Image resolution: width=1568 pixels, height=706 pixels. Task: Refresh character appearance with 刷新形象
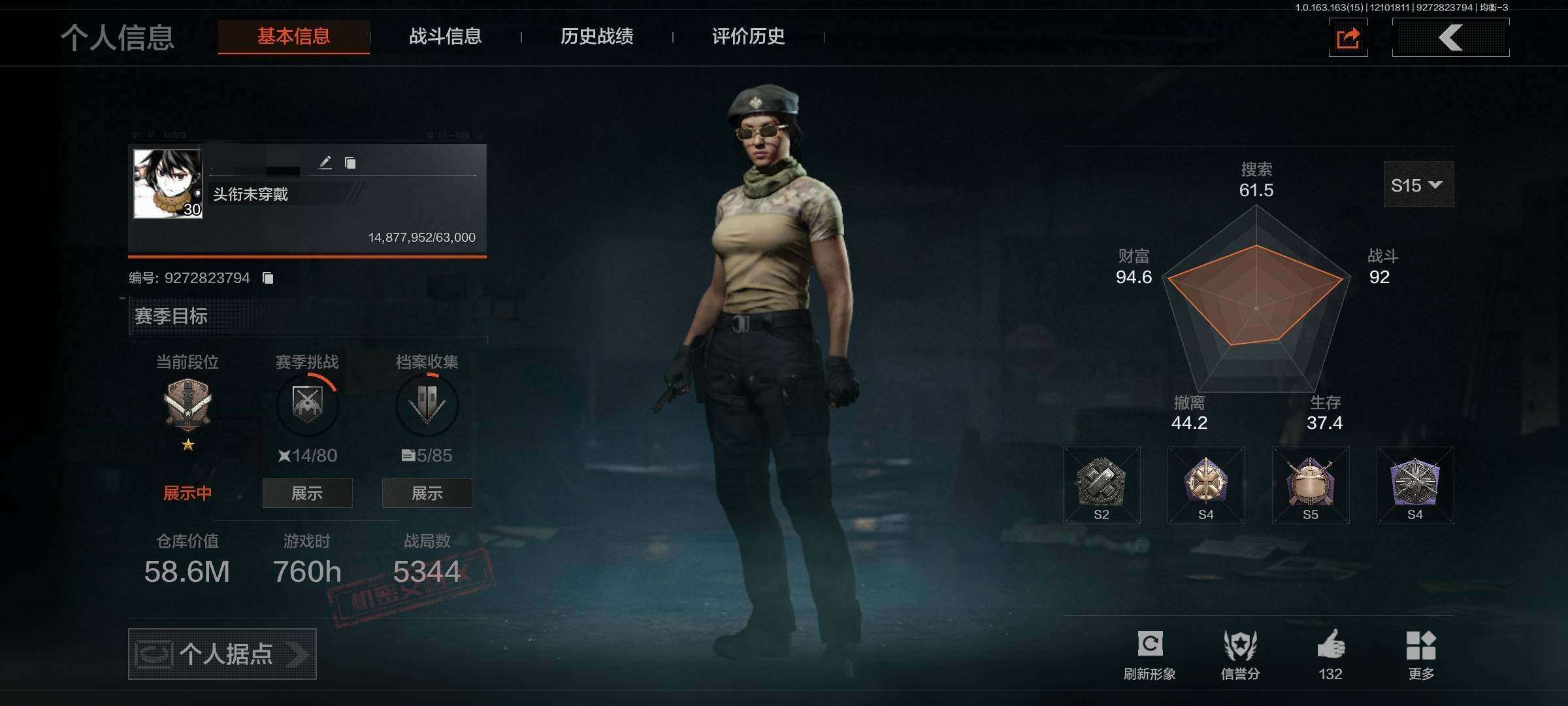pyautogui.click(x=1149, y=654)
